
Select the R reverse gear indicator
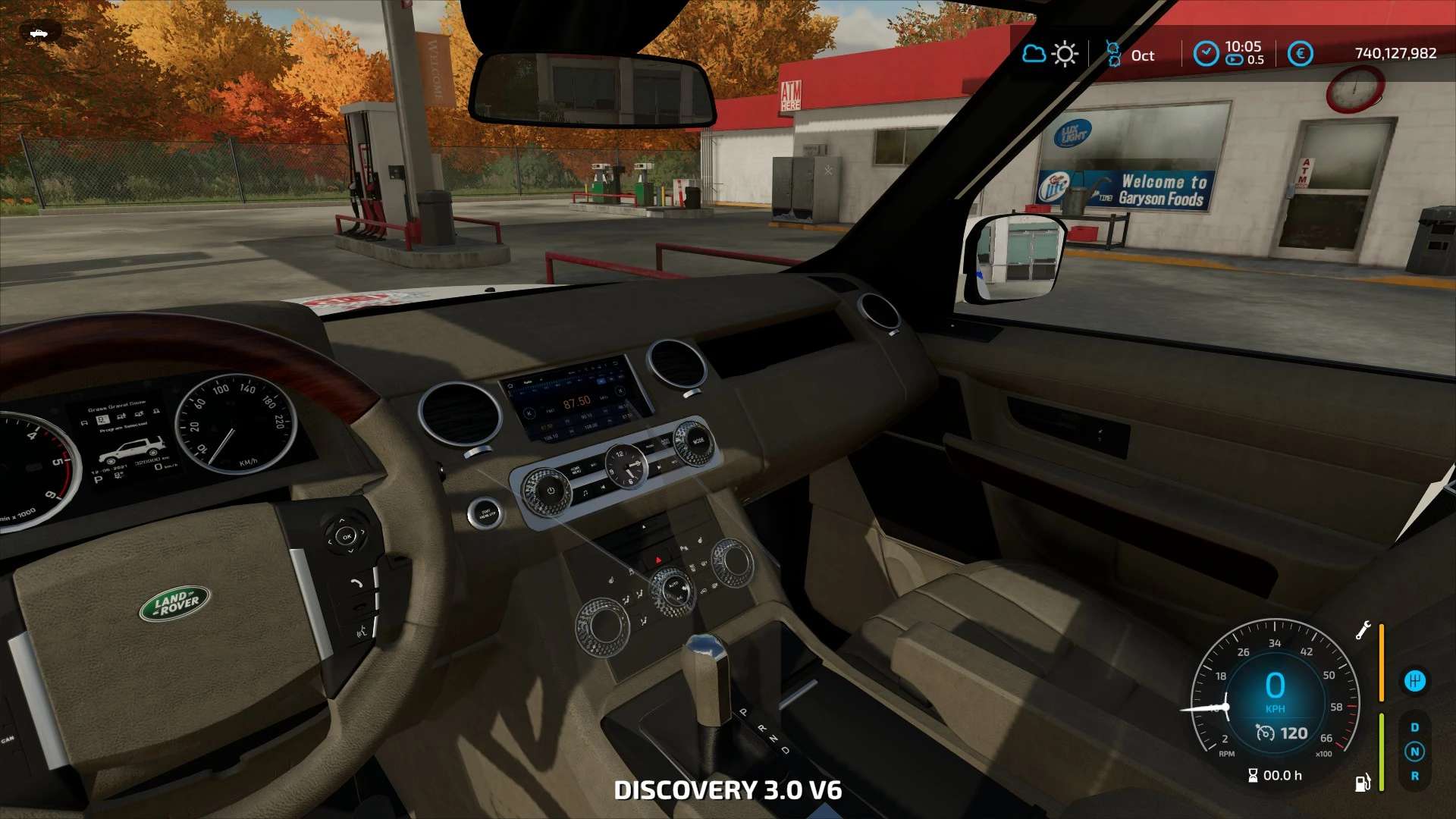[x=1414, y=777]
